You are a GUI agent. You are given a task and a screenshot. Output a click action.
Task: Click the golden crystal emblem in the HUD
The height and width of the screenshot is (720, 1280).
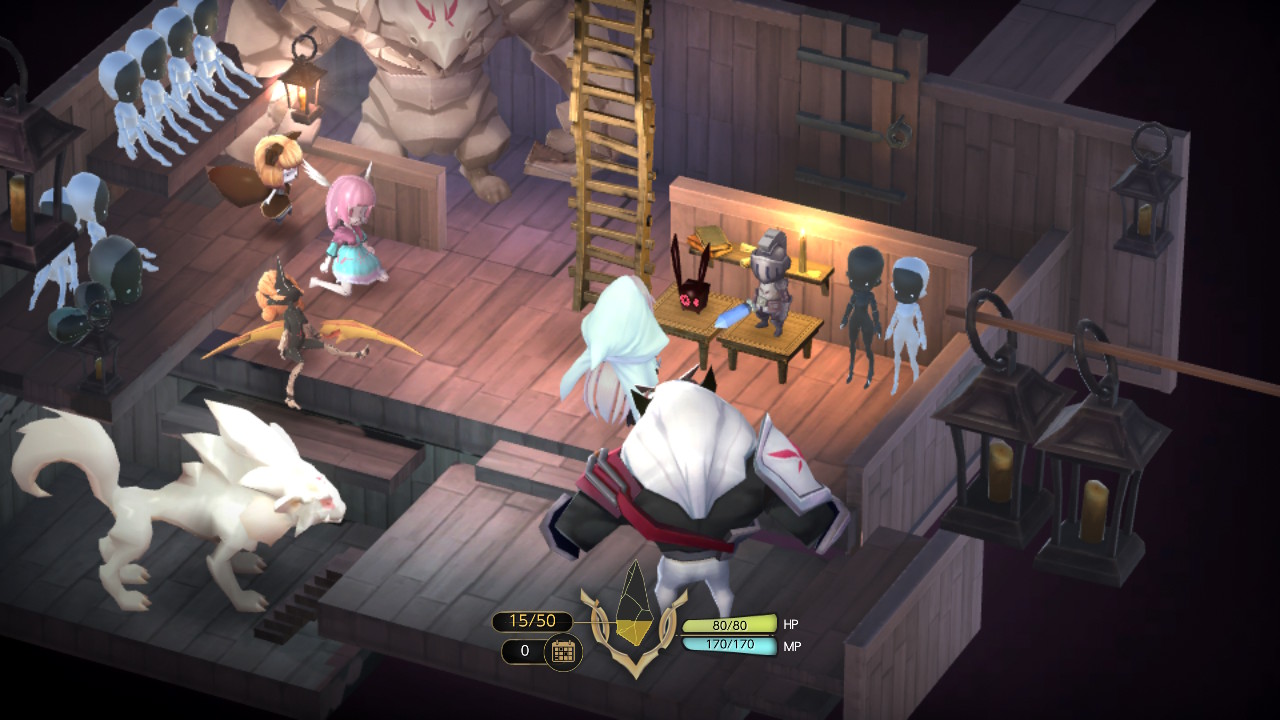coord(634,610)
